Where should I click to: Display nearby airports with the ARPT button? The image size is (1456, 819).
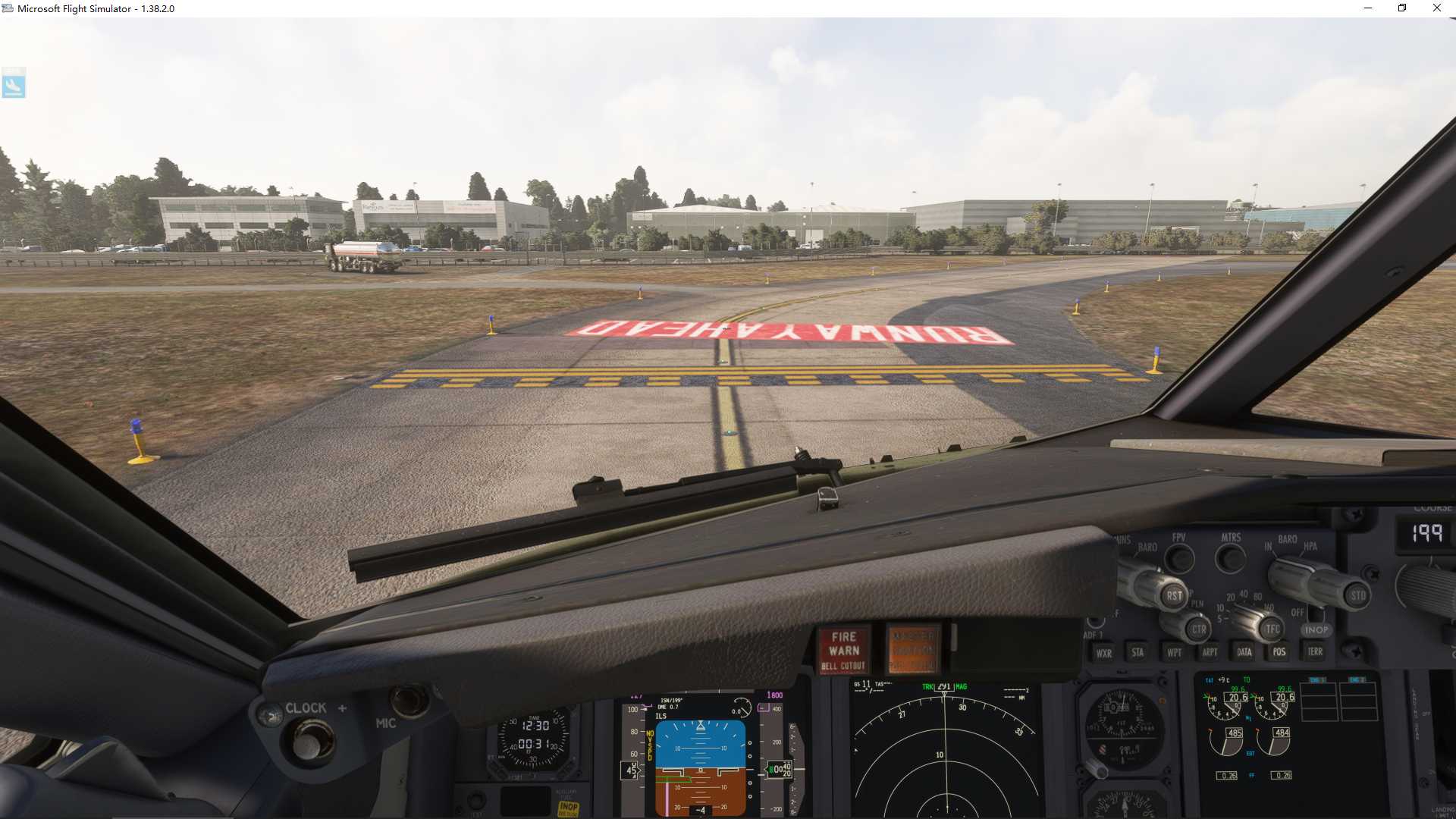(1210, 652)
